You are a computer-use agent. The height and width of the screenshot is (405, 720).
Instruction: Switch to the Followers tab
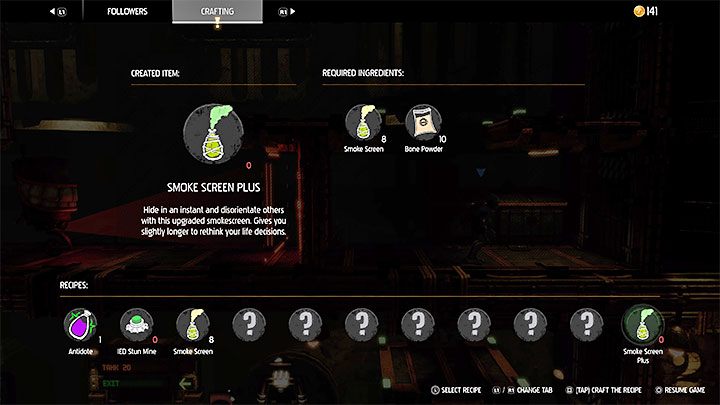(x=127, y=11)
